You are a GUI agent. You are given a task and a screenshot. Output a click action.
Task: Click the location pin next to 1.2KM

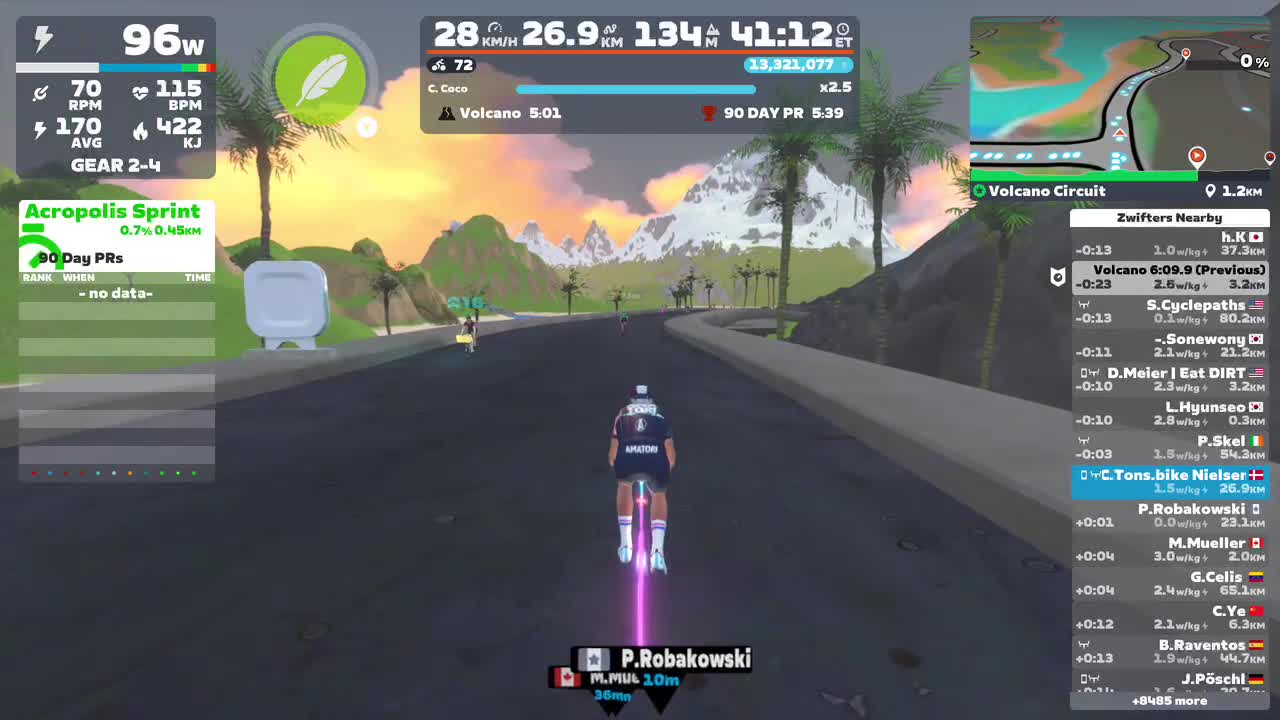coord(1210,190)
